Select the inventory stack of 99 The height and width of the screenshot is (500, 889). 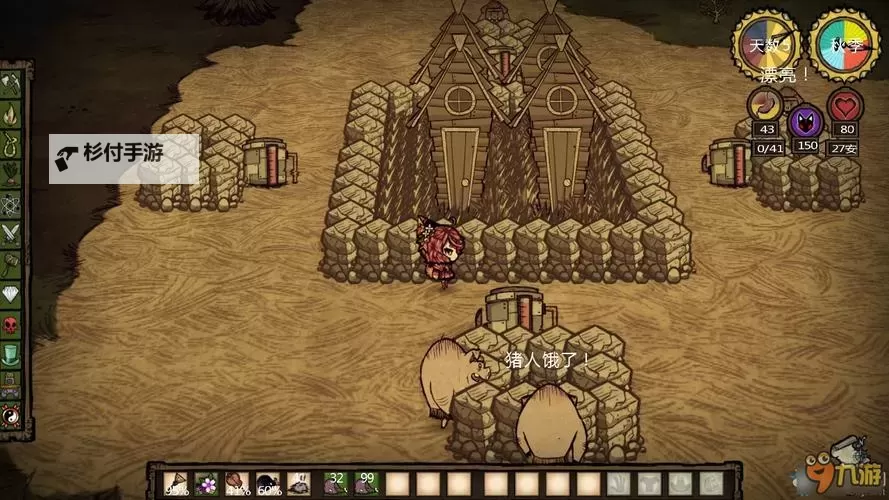tap(367, 484)
